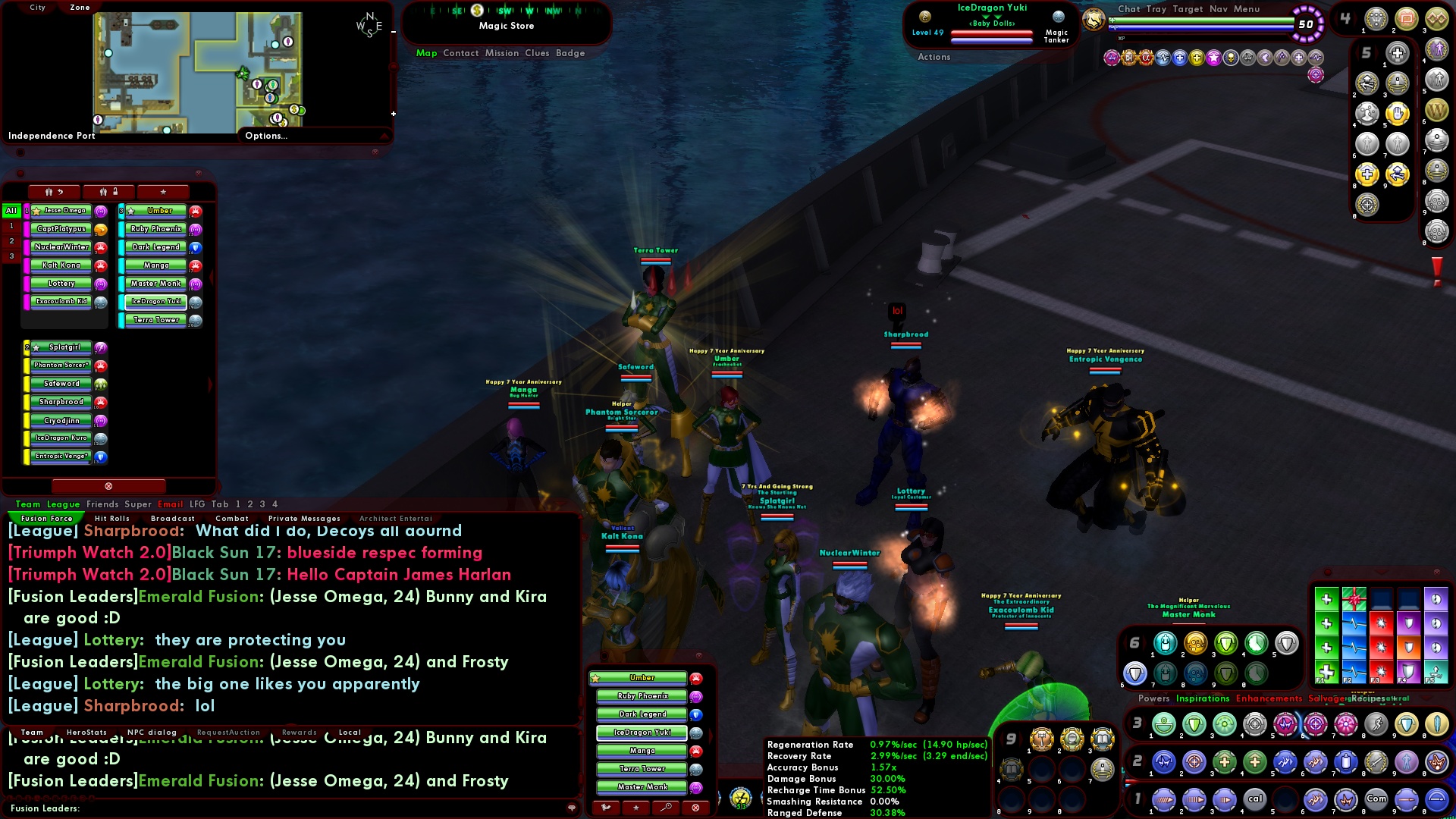Select the skull buff icon near the health bars
The image size is (1456, 819).
click(1231, 58)
